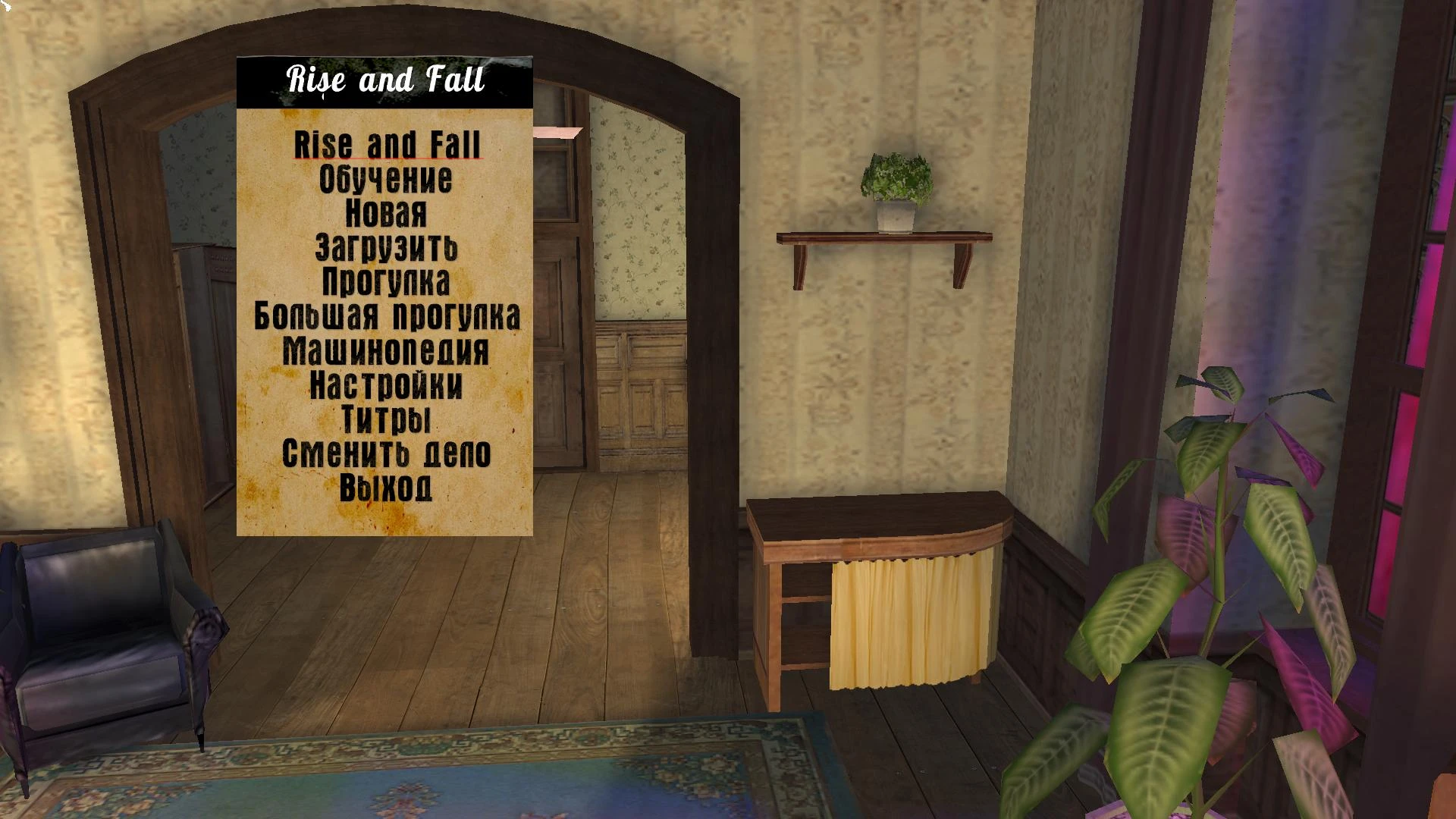The height and width of the screenshot is (819, 1456).
Task: Select "Сменить дело" to change the case
Action: click(x=386, y=453)
